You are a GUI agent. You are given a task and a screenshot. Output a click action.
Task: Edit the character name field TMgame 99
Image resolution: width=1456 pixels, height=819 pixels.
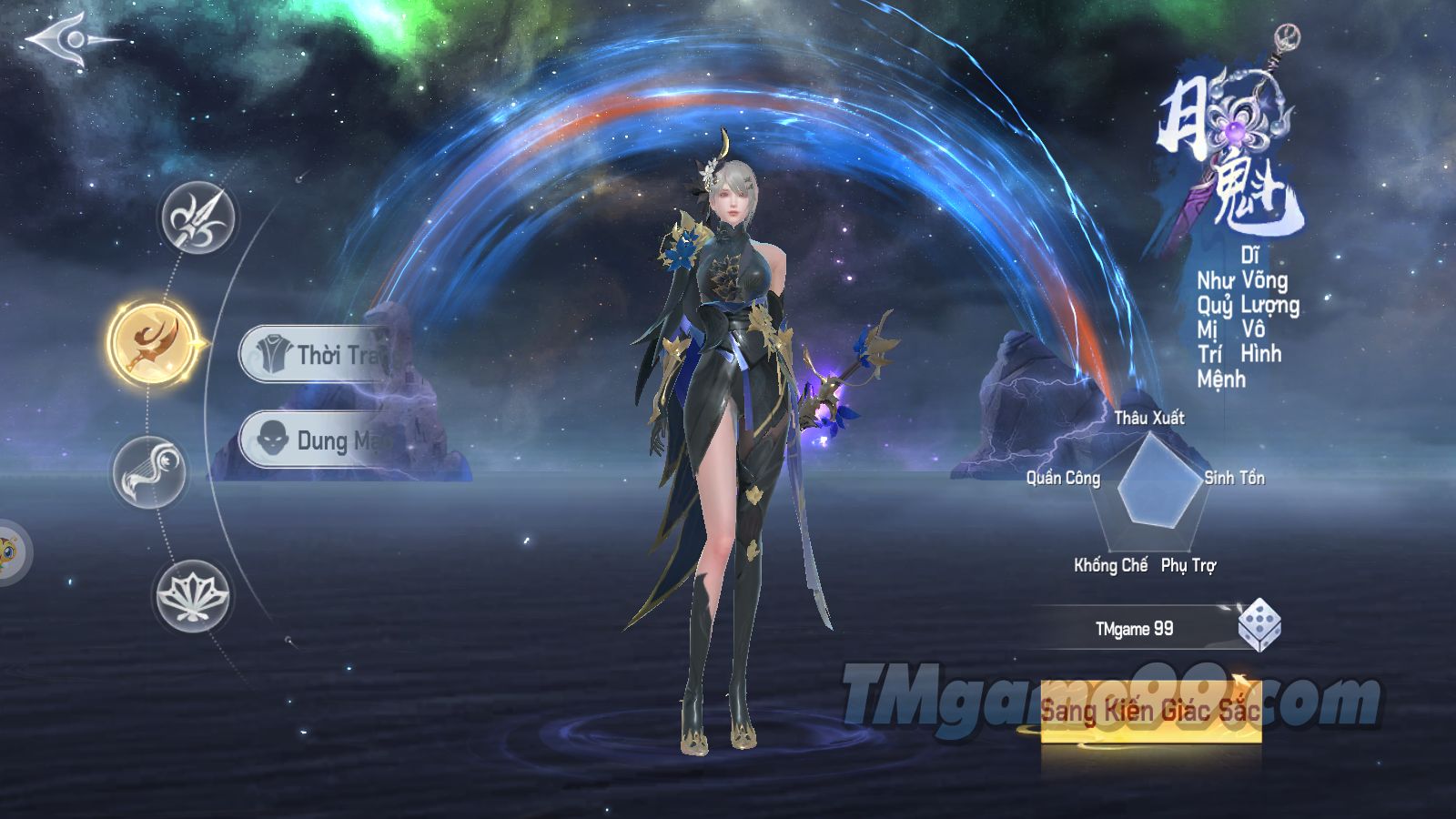point(1134,629)
